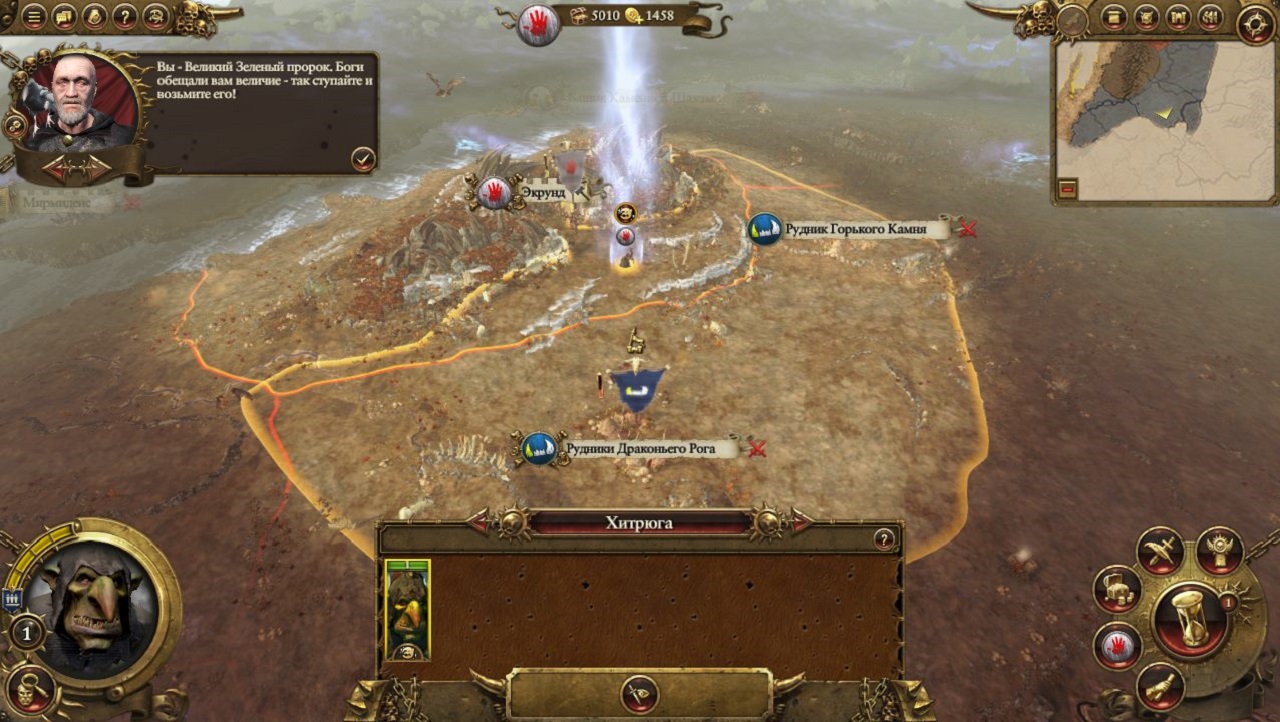Open the help question mark button
This screenshot has height=722, width=1280.
point(124,17)
